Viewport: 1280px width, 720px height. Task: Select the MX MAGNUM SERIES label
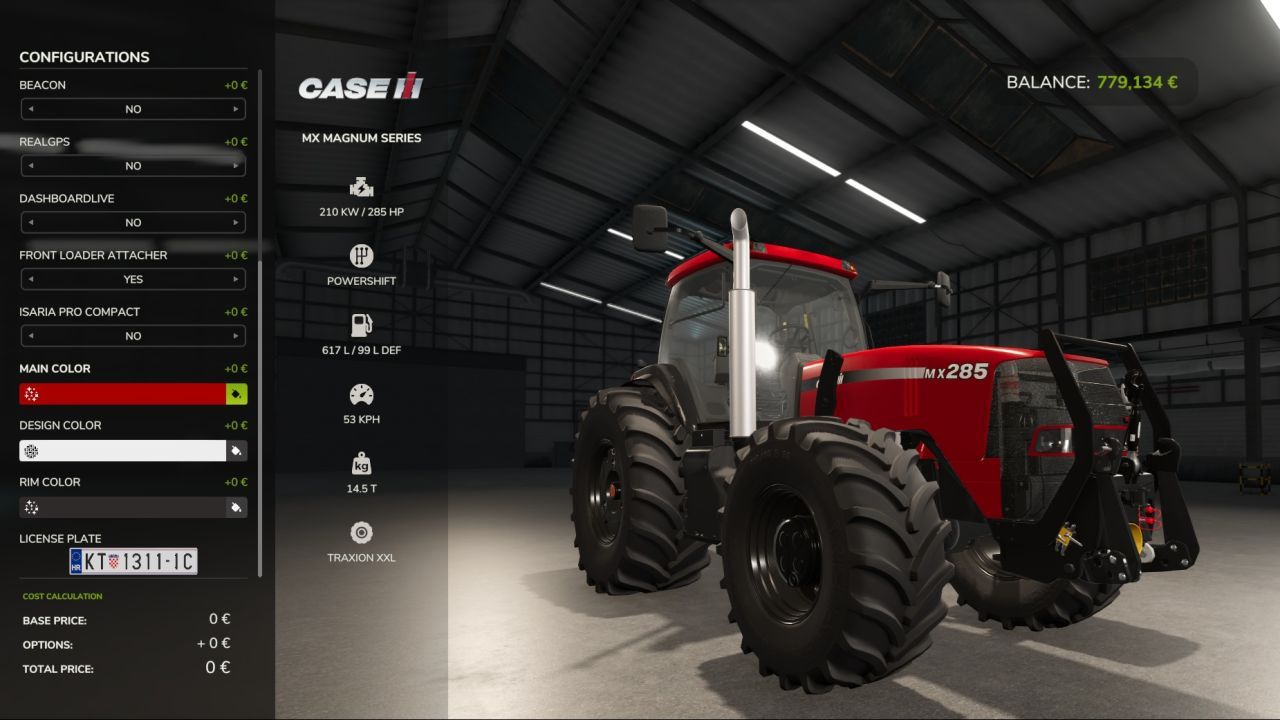click(x=362, y=137)
